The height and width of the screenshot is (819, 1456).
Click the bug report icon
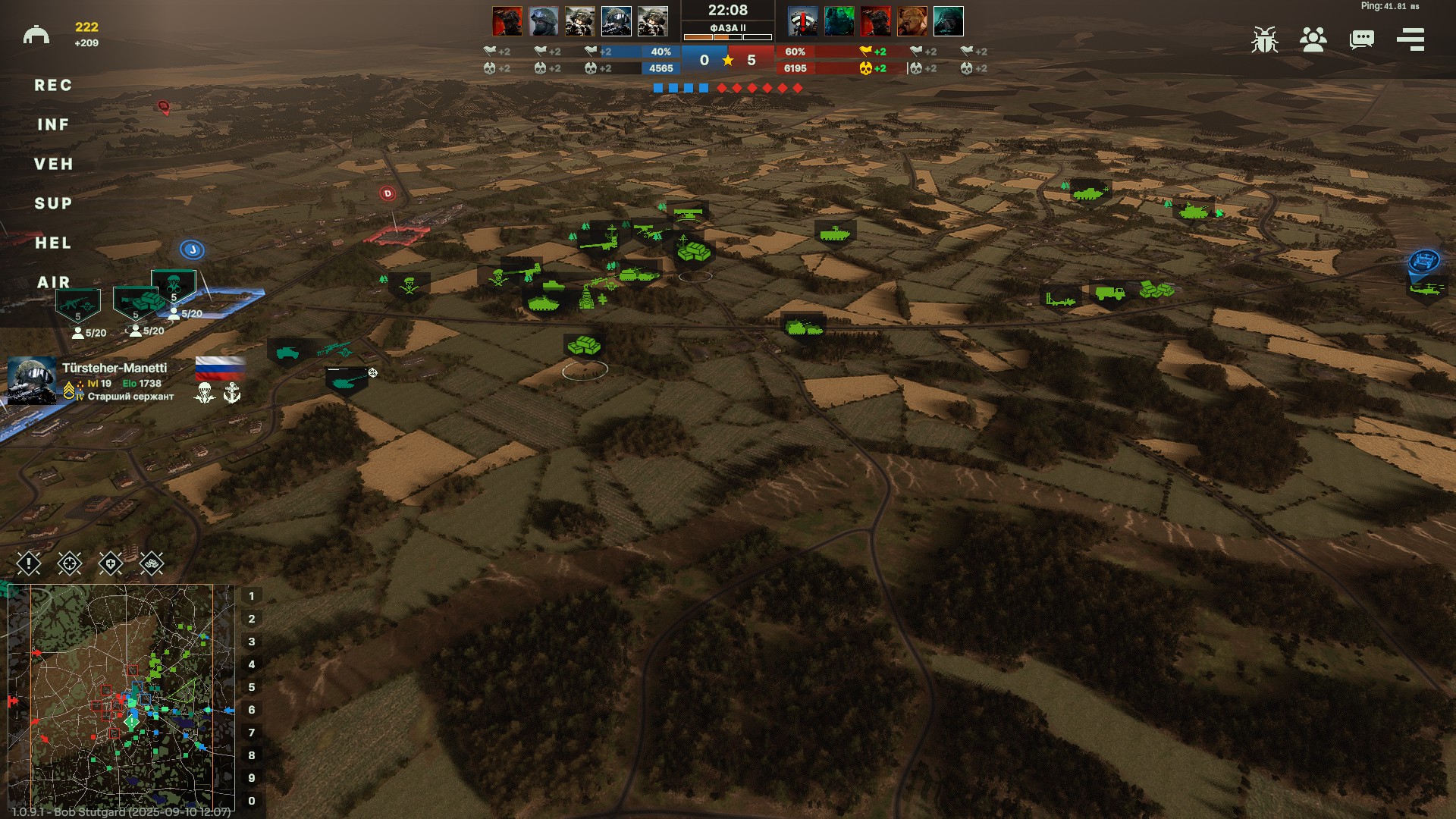coord(1264,39)
